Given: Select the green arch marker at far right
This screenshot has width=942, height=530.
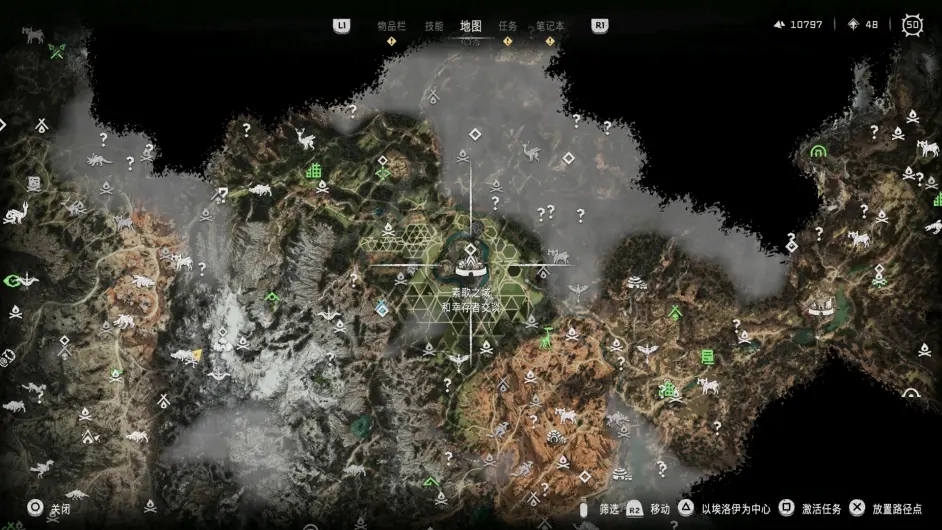Looking at the screenshot, I should pyautogui.click(x=819, y=151).
